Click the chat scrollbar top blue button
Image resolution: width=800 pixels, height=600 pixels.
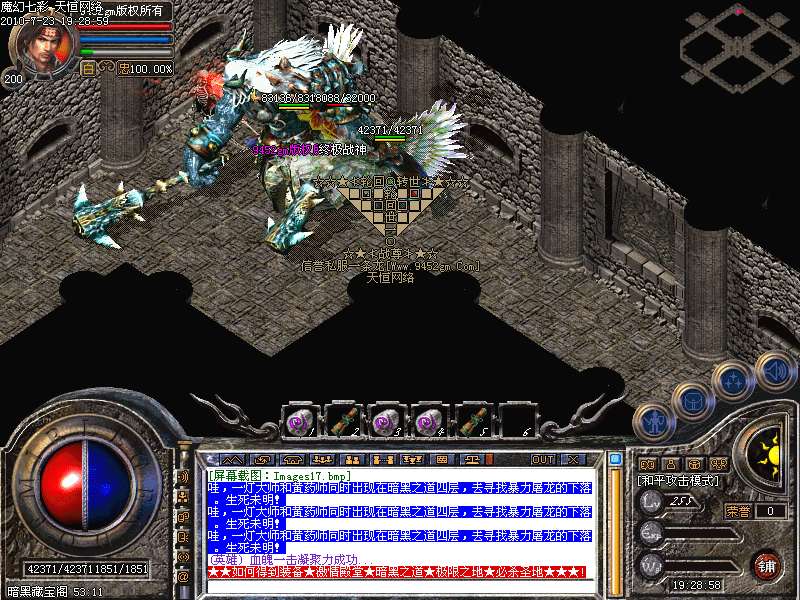(x=615, y=459)
